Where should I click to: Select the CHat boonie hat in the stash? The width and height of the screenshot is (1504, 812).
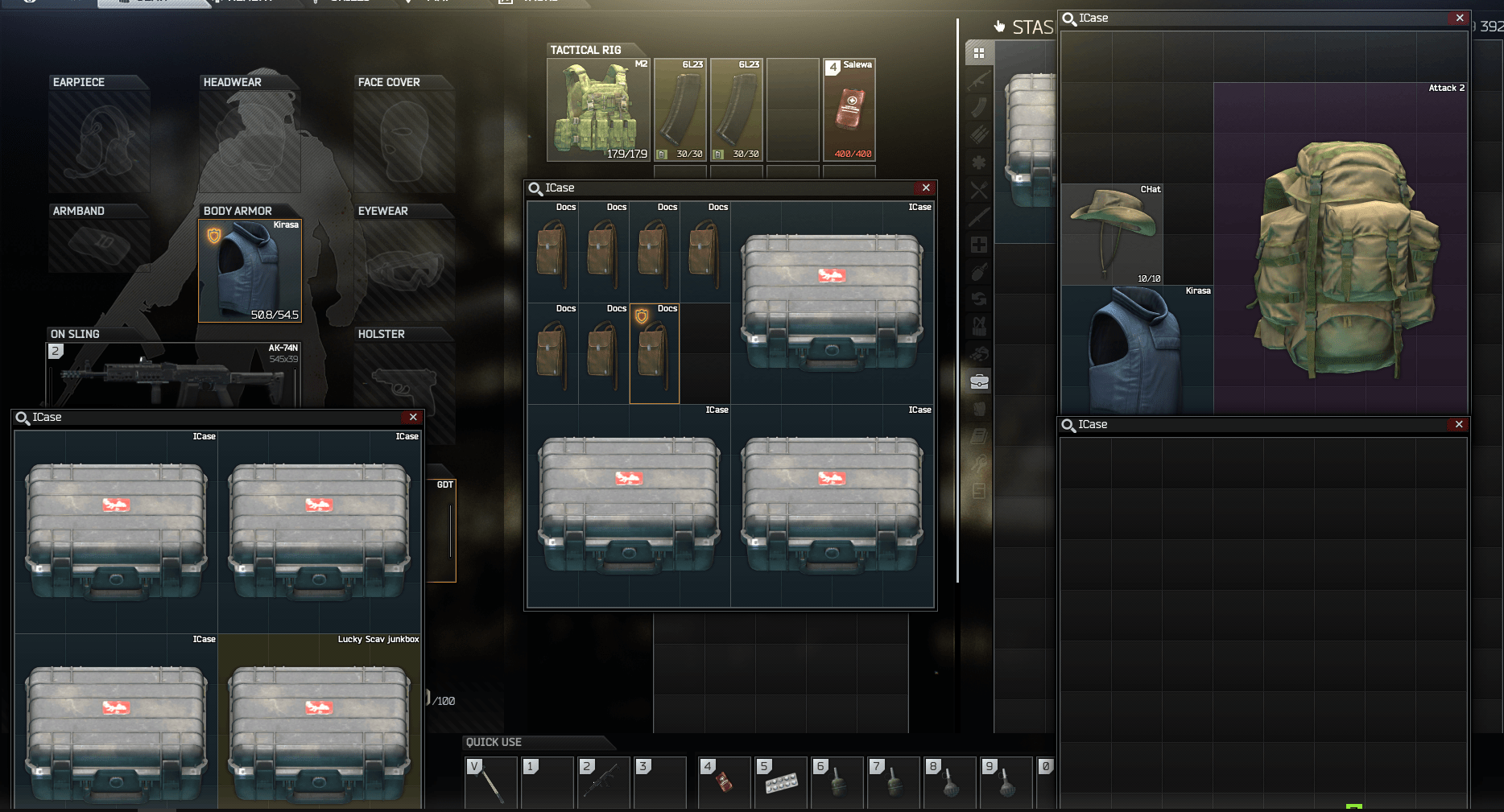click(x=1112, y=233)
